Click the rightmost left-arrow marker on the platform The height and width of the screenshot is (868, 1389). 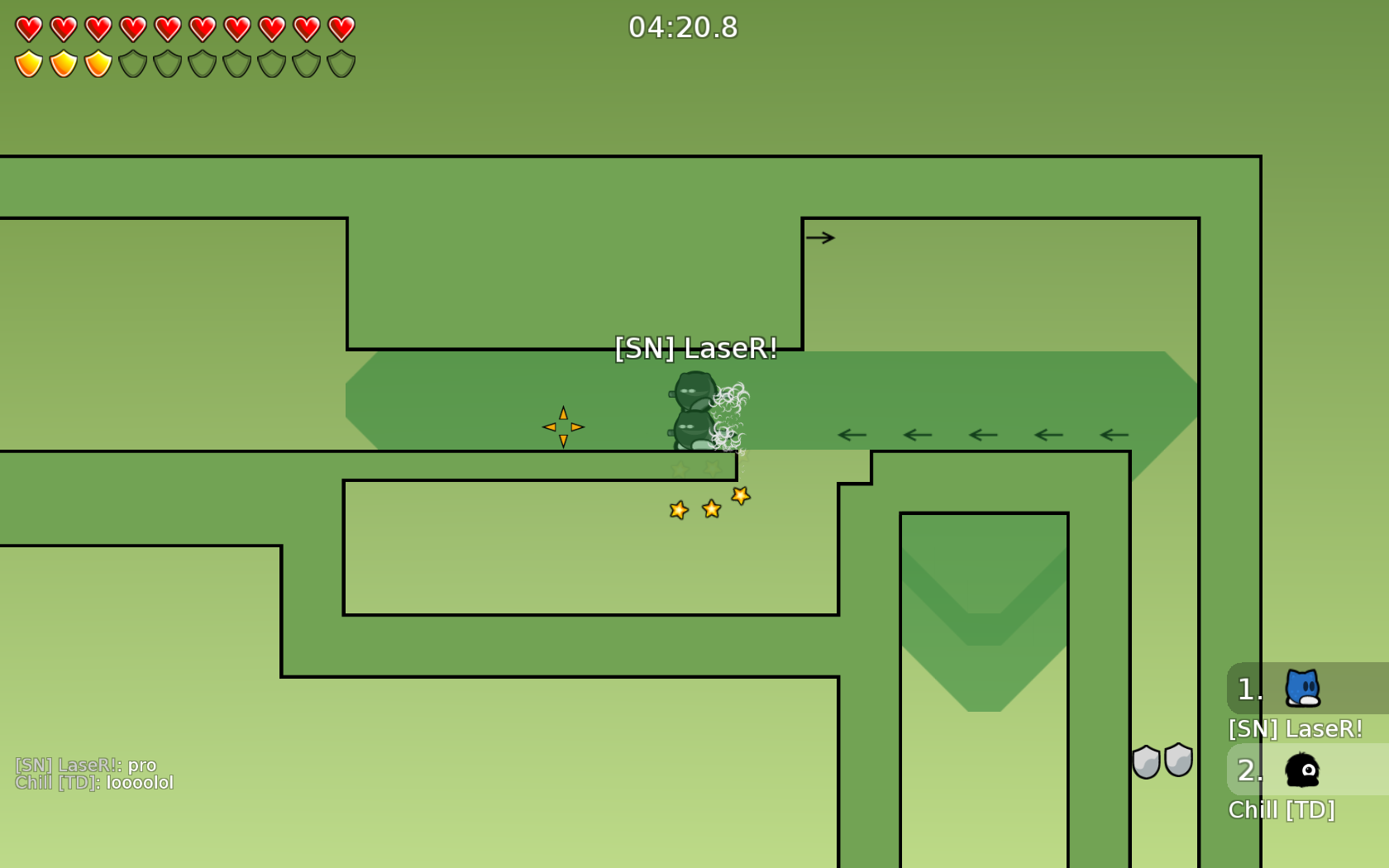click(1114, 434)
